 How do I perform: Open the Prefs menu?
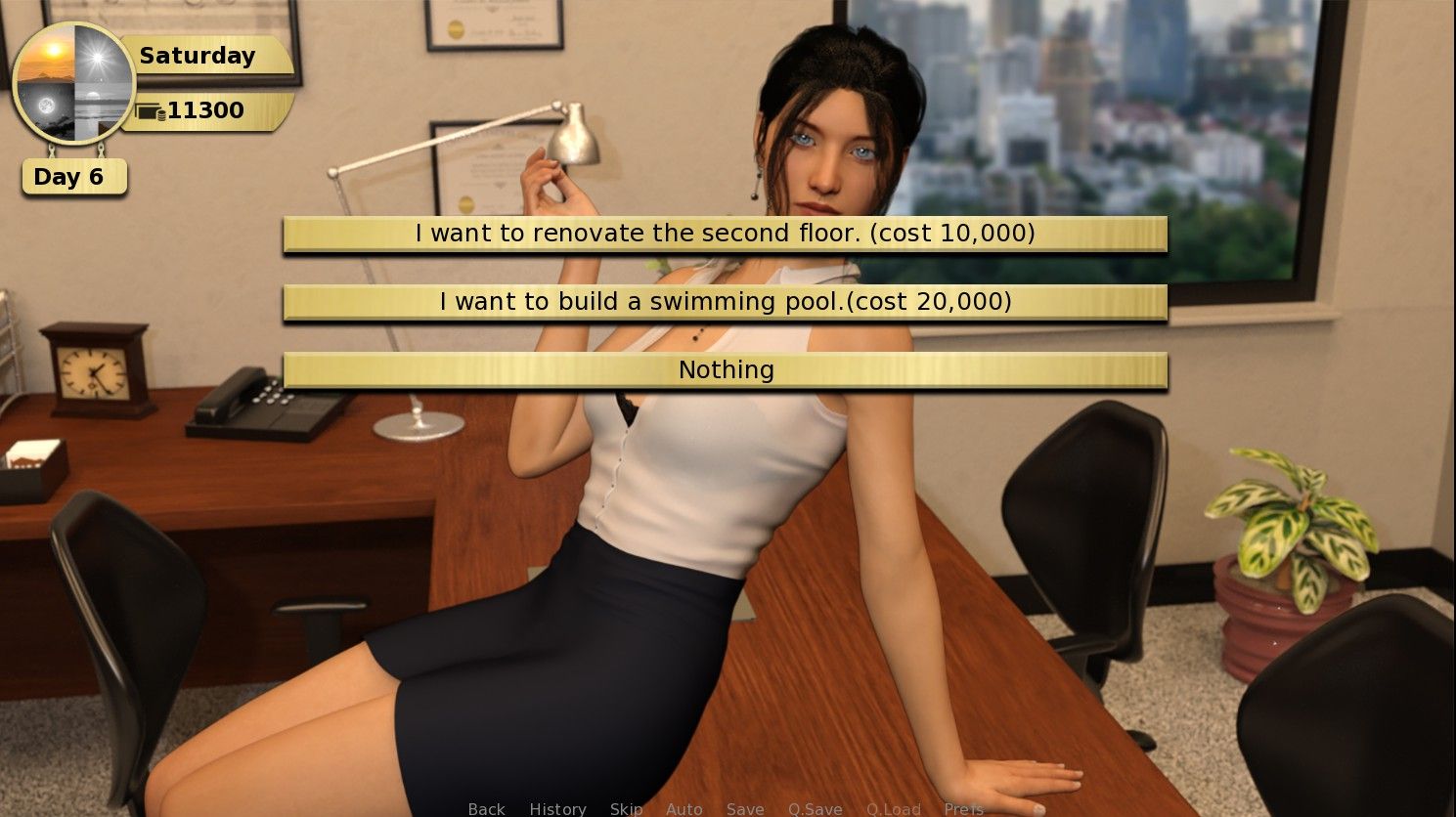pyautogui.click(x=965, y=809)
